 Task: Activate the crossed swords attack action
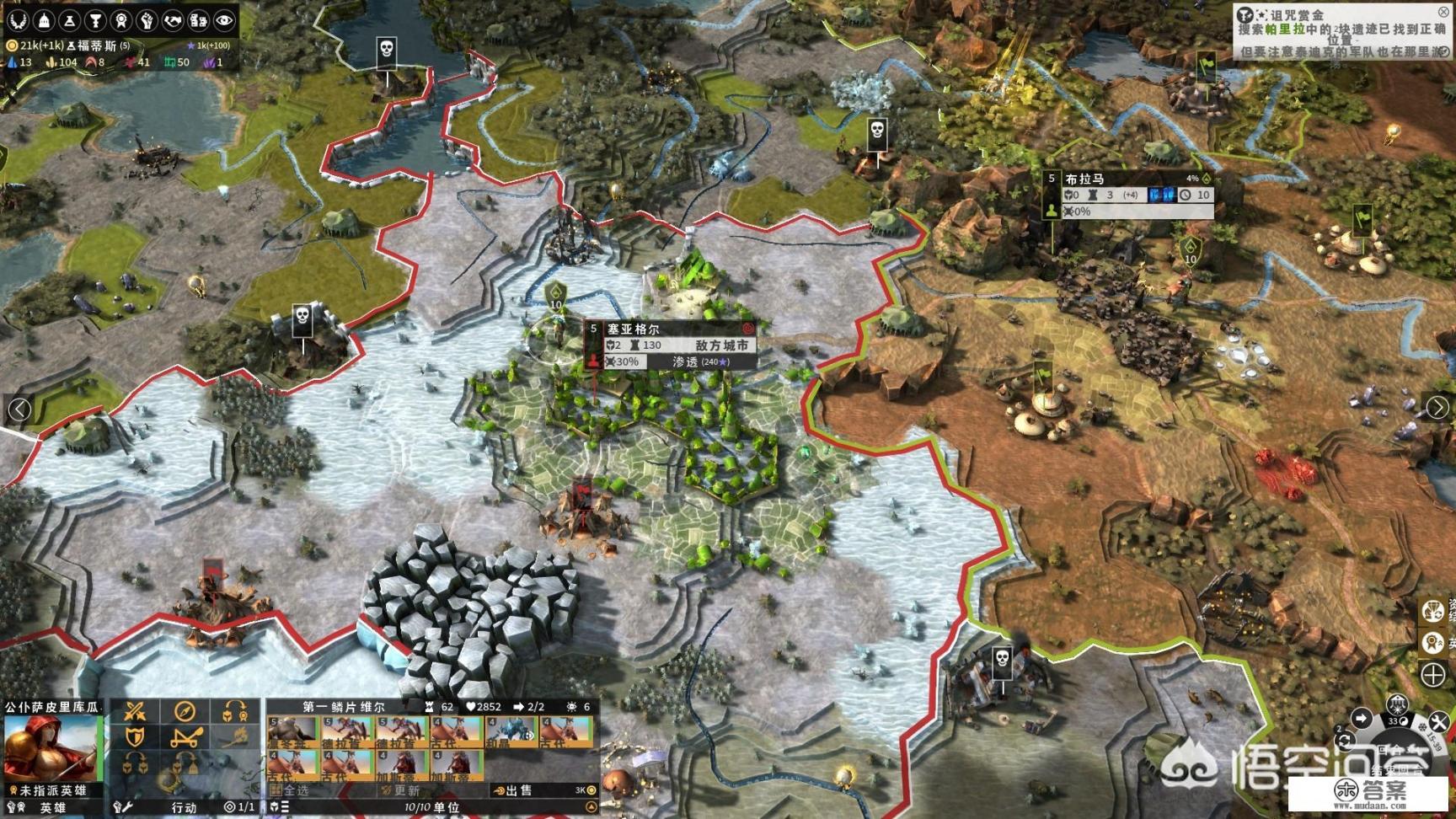pyautogui.click(x=135, y=712)
